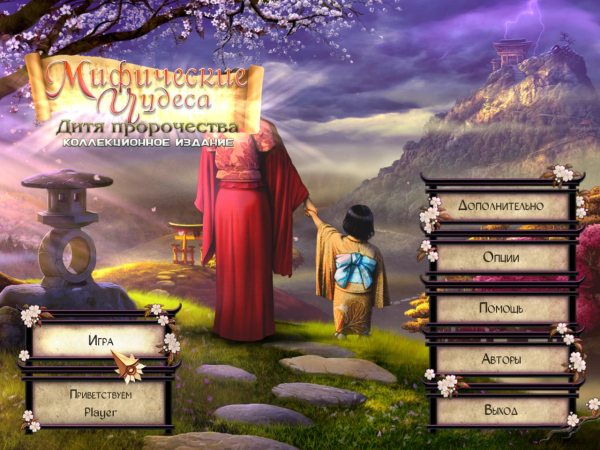Show the Помощь help screen
The height and width of the screenshot is (450, 600).
499,308
